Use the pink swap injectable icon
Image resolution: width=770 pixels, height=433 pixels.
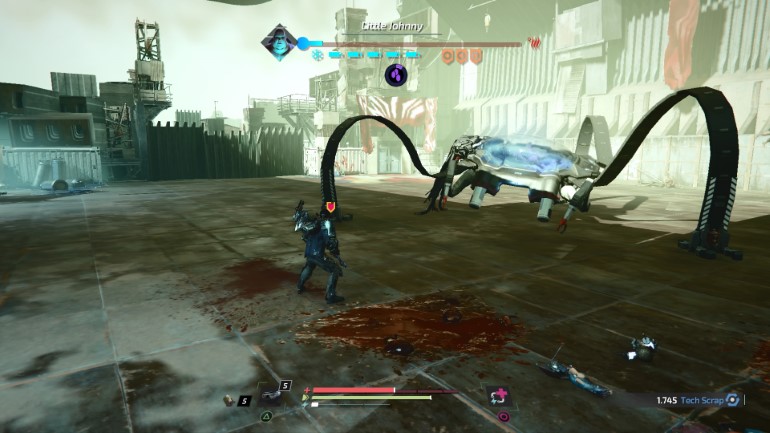point(500,395)
